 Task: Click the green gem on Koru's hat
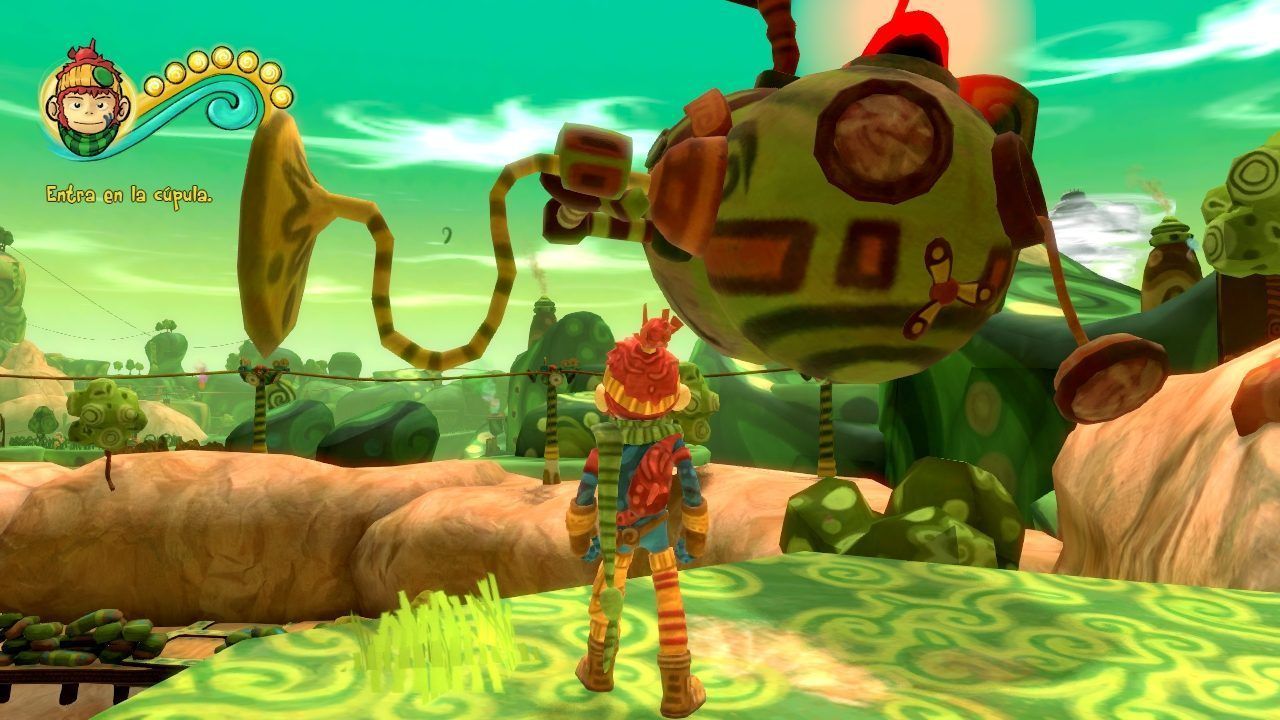tap(102, 77)
